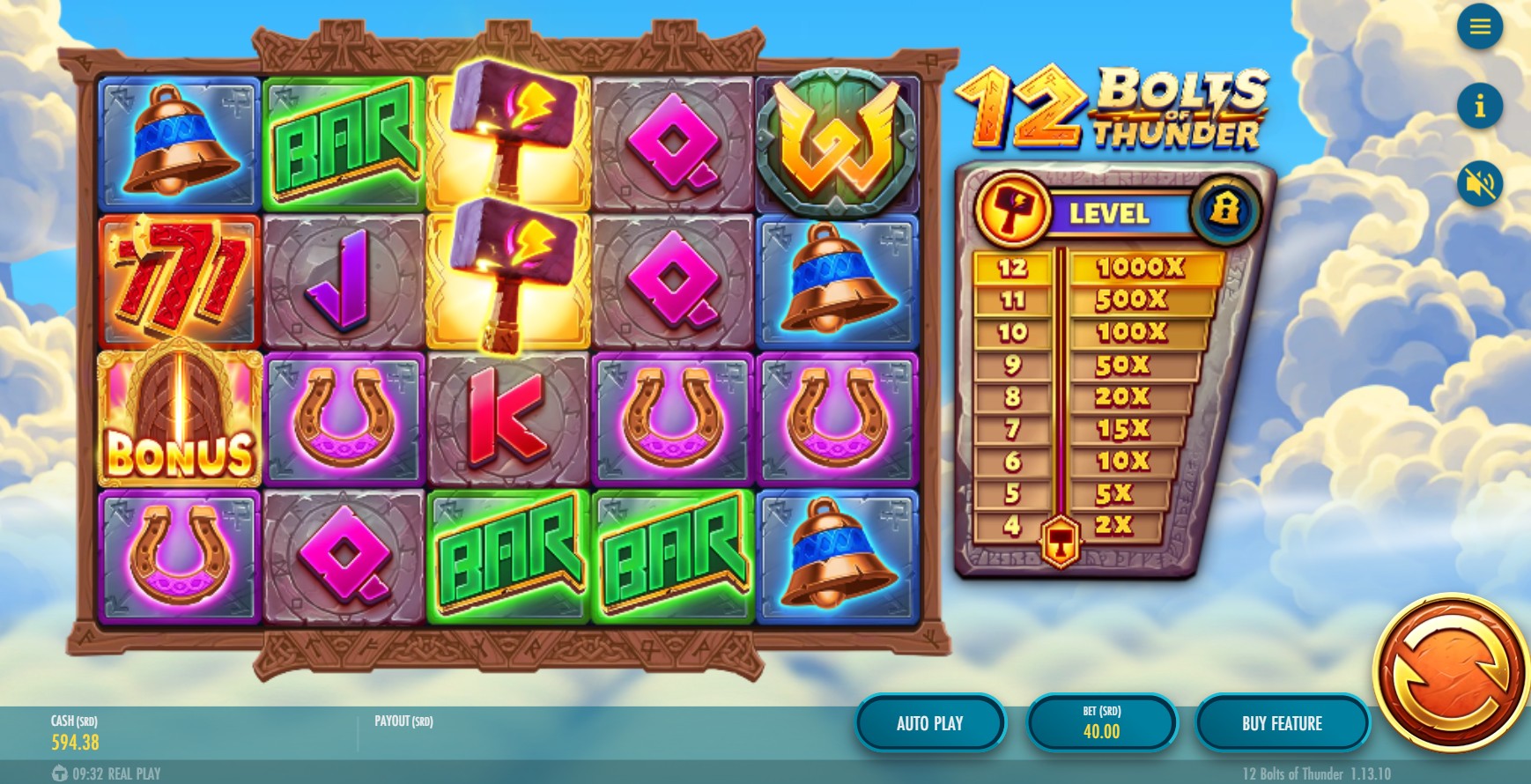The image size is (1531, 784).
Task: Toggle the muted sound speaker icon
Action: click(1479, 184)
